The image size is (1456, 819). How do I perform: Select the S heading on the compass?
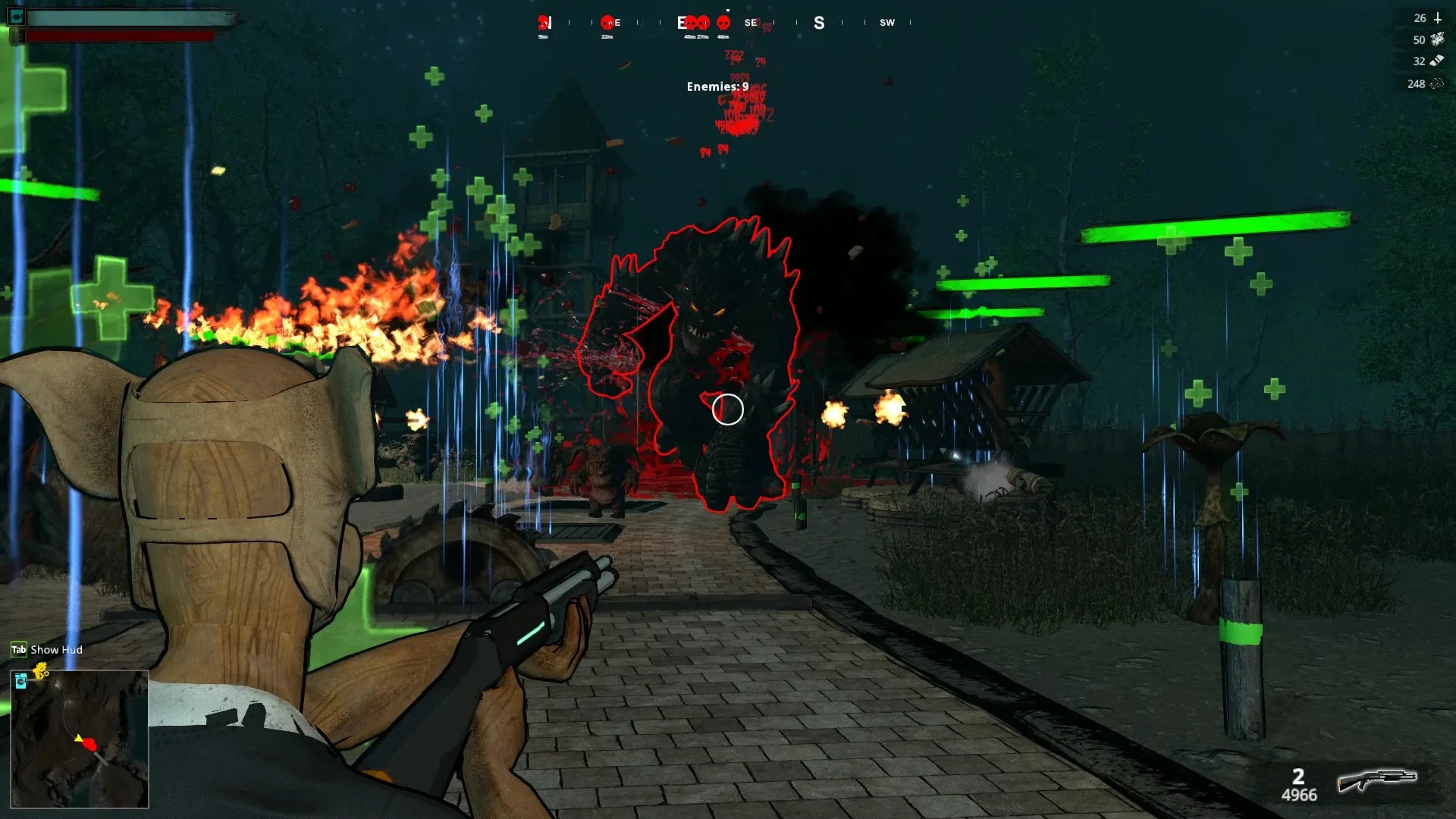pos(817,23)
